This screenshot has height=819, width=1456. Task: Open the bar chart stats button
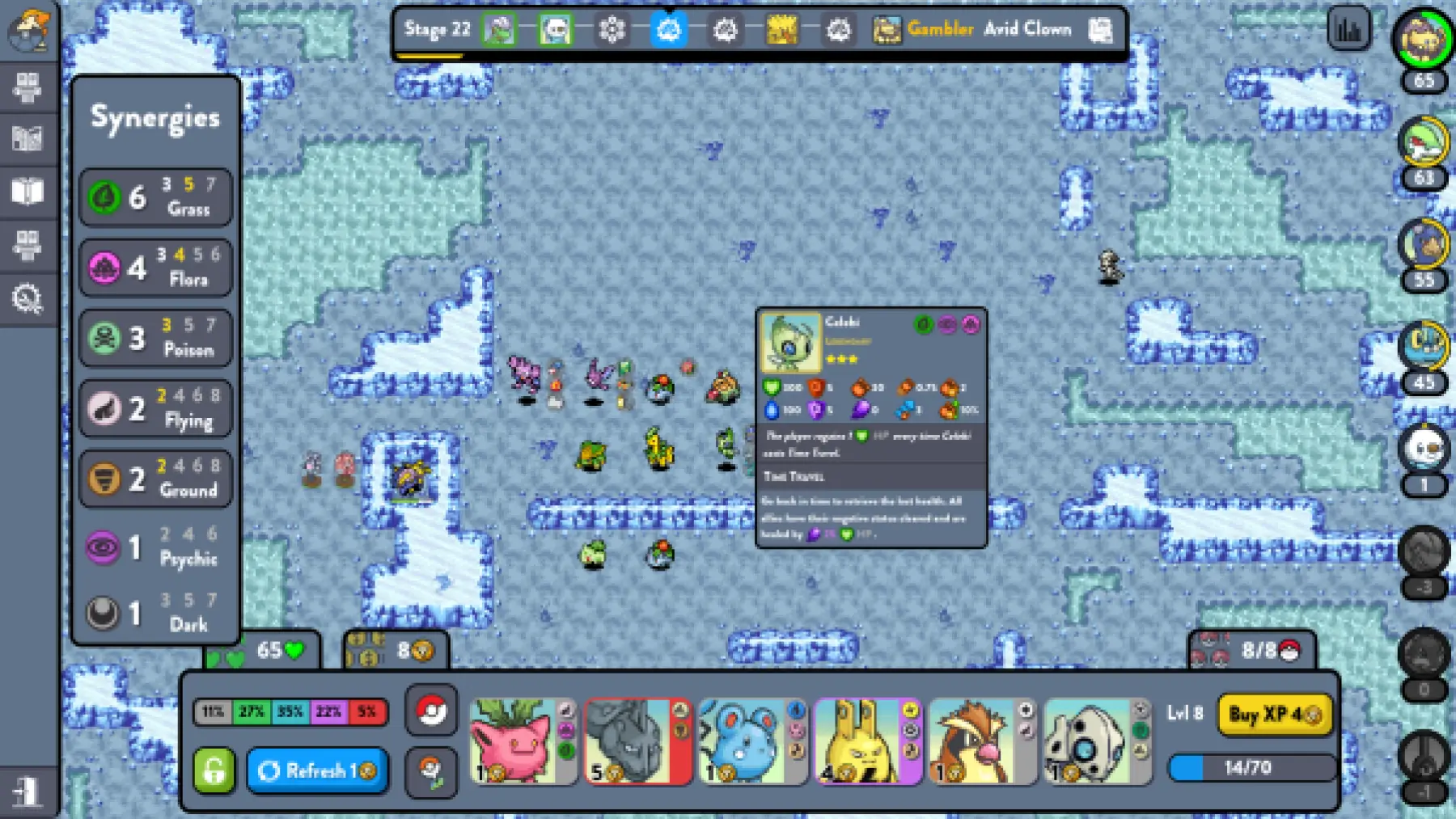click(x=1348, y=30)
